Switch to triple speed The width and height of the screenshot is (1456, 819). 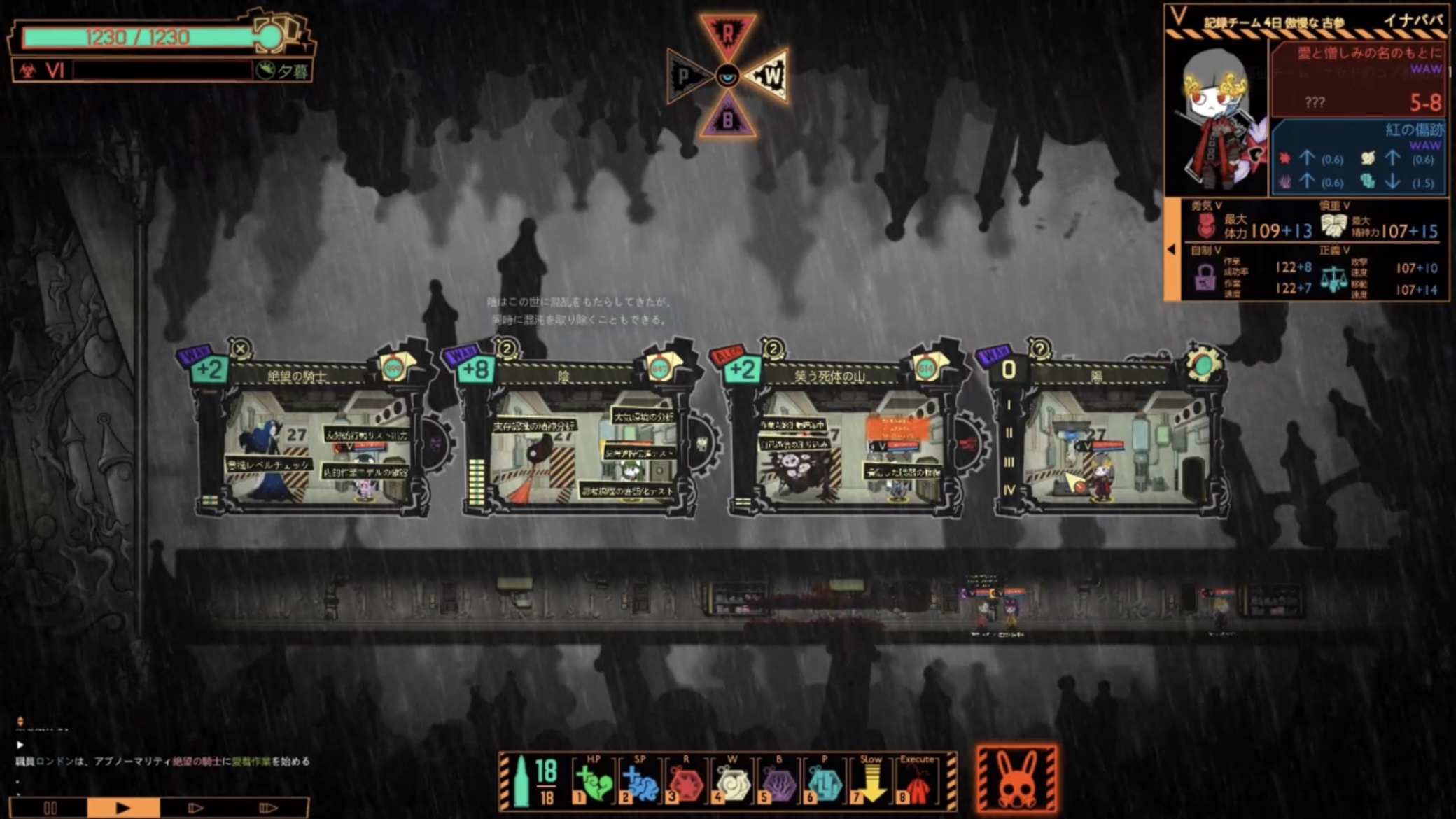coord(268,808)
